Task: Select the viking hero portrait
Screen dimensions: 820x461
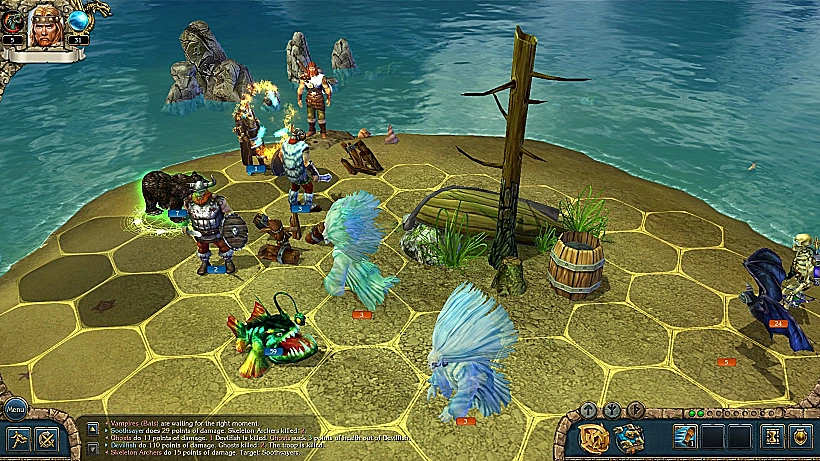Action: coord(45,23)
